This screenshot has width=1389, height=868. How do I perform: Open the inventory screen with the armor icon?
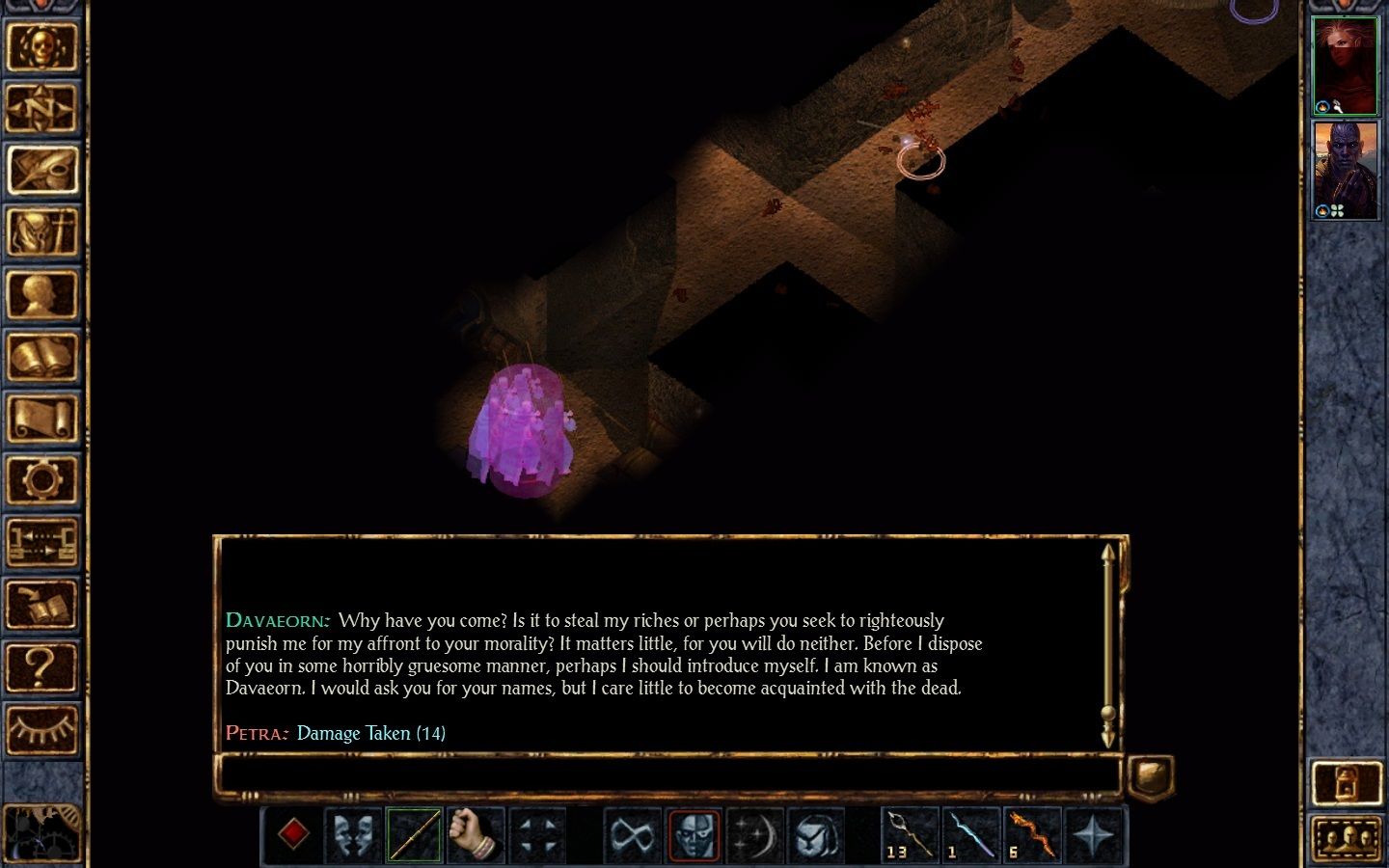point(41,232)
